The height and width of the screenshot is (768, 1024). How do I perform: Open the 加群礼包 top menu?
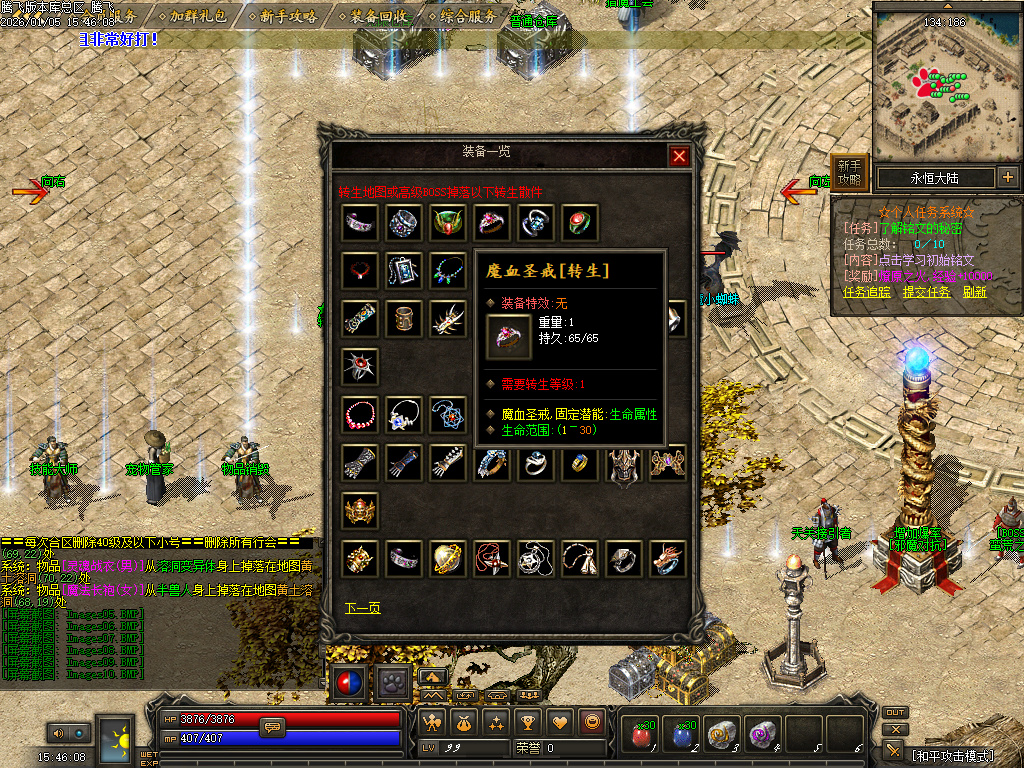click(198, 16)
